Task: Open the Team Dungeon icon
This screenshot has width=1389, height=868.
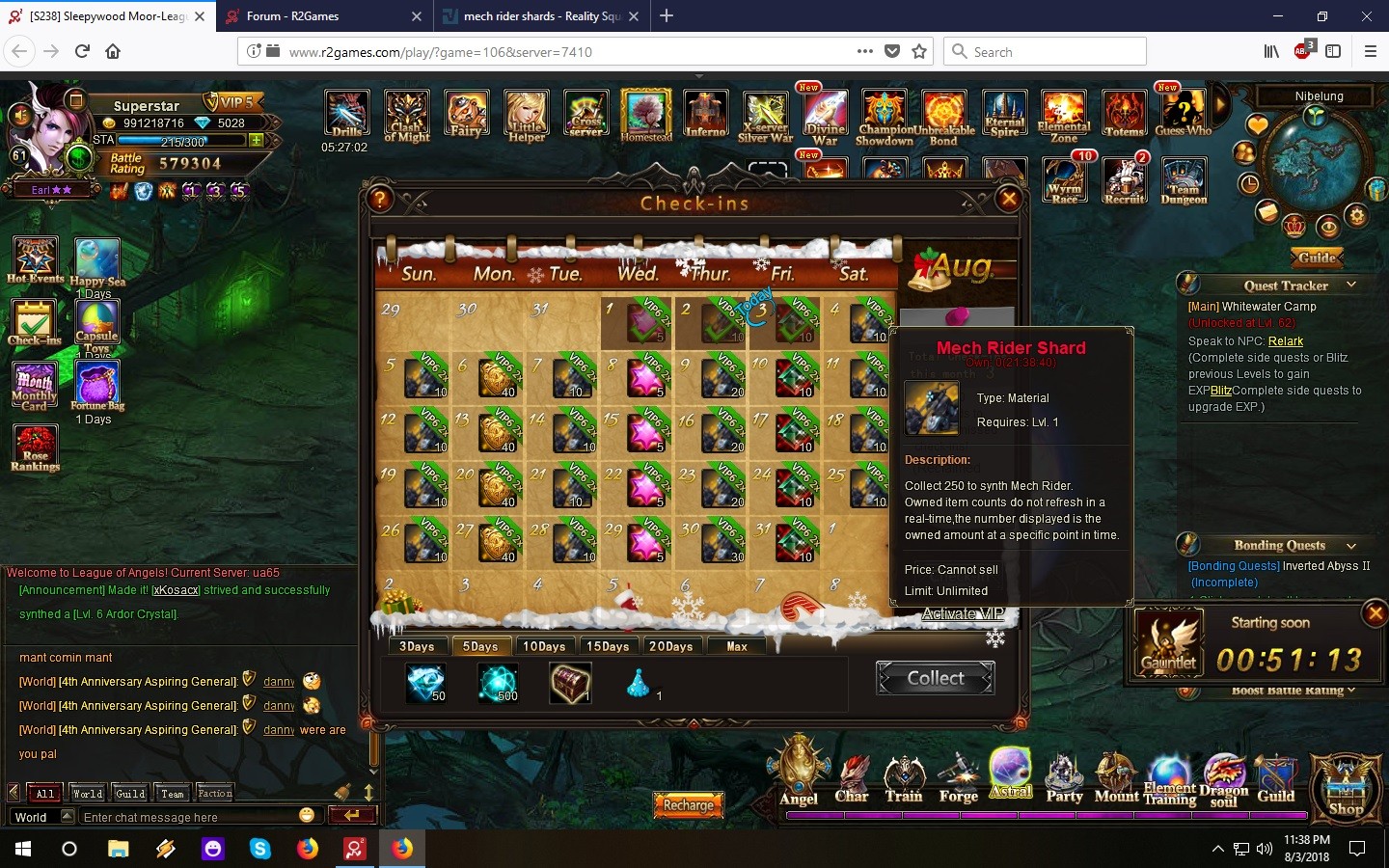Action: pyautogui.click(x=1184, y=180)
